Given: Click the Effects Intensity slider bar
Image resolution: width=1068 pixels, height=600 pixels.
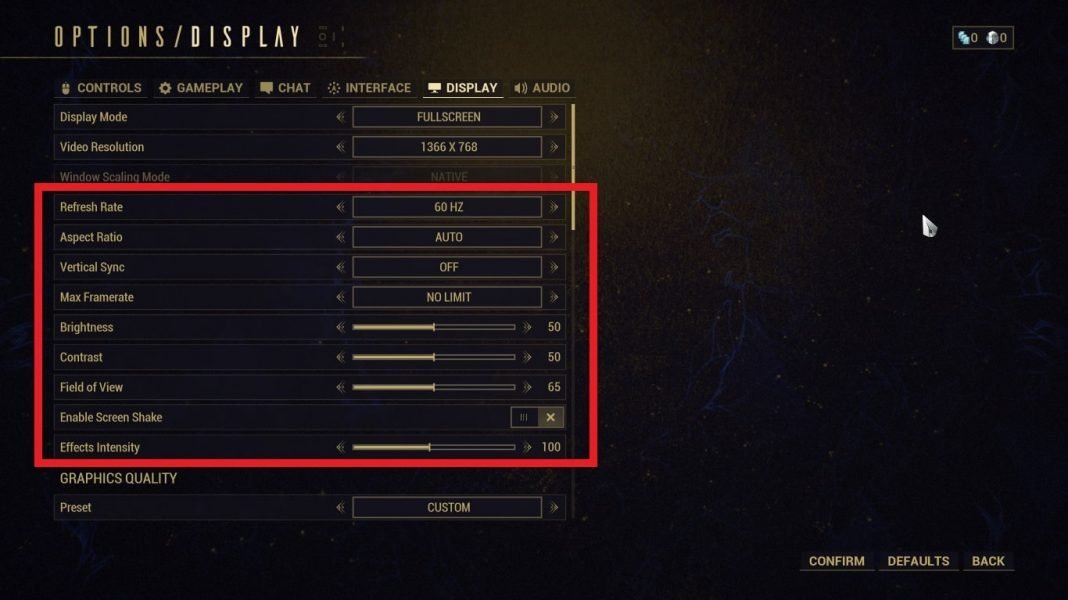Looking at the screenshot, I should tap(434, 447).
